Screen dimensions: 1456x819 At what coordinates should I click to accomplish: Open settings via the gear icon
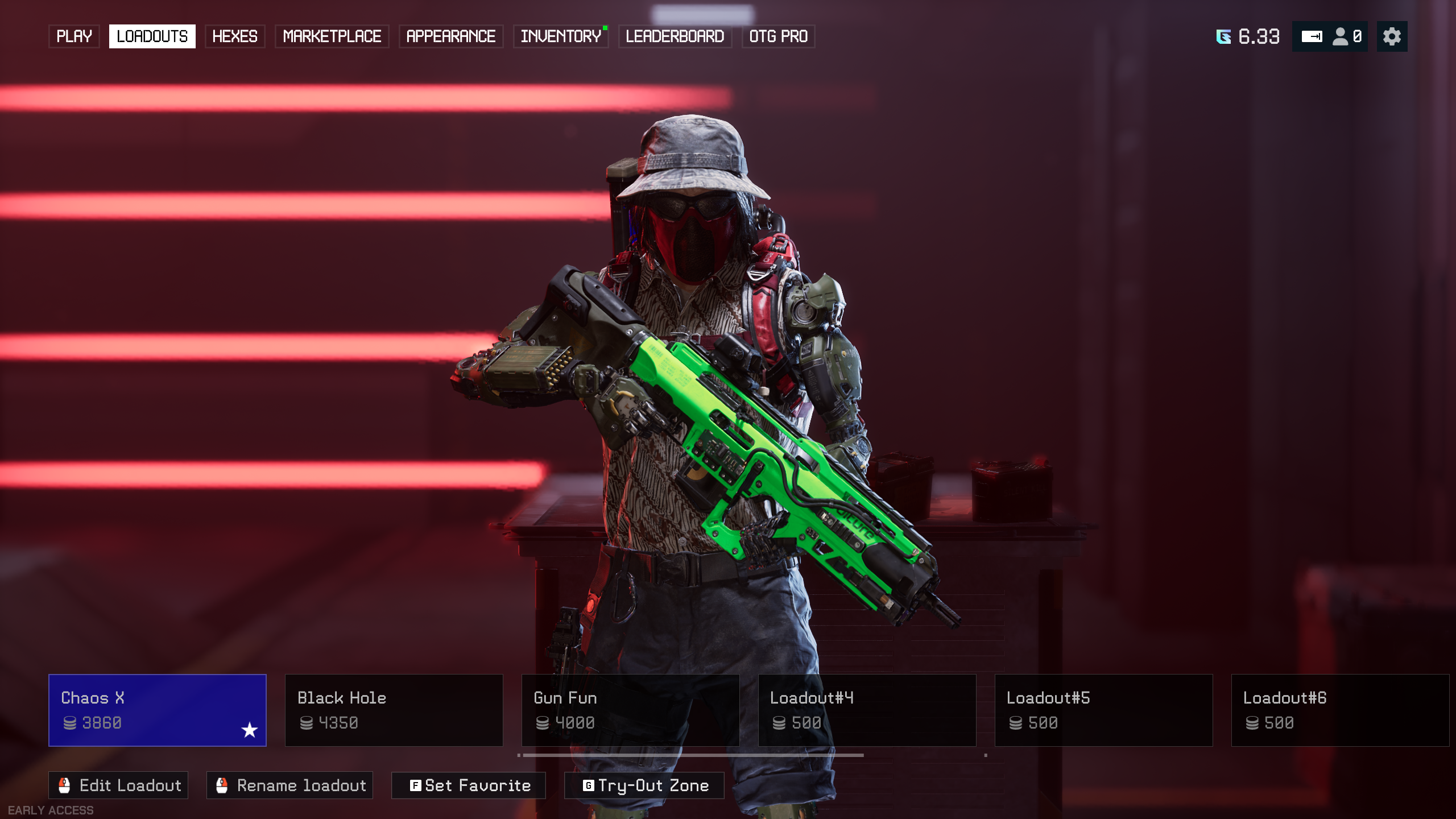1392,36
